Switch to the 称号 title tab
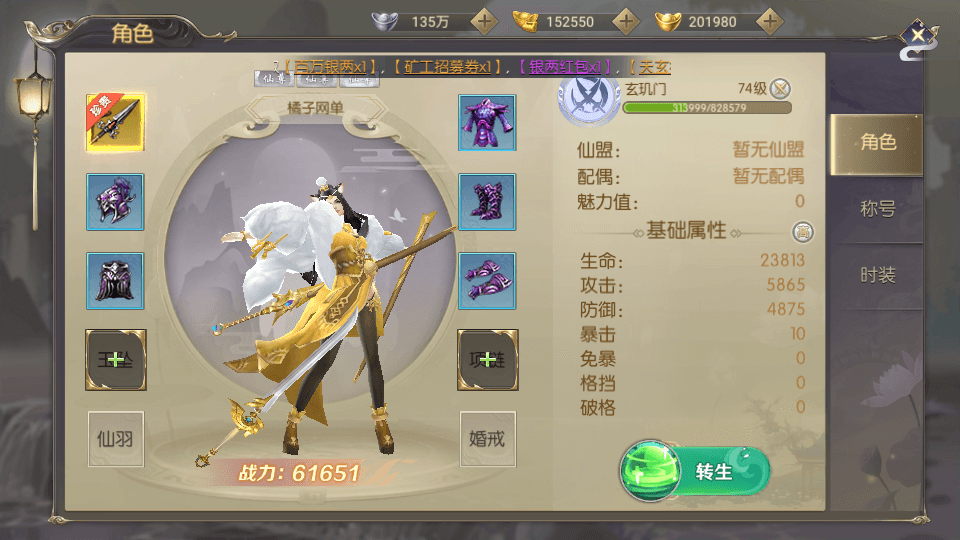The height and width of the screenshot is (540, 960). click(877, 209)
